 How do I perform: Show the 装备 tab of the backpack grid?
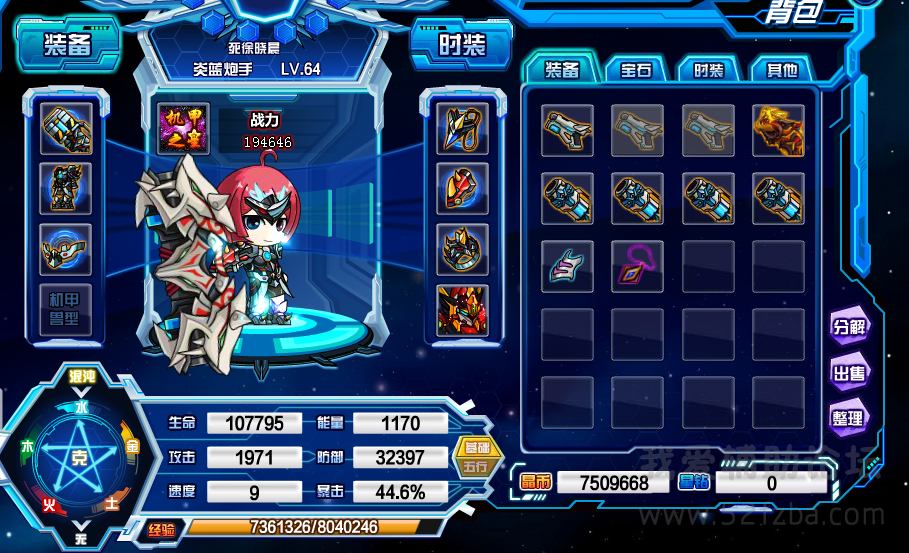point(562,70)
